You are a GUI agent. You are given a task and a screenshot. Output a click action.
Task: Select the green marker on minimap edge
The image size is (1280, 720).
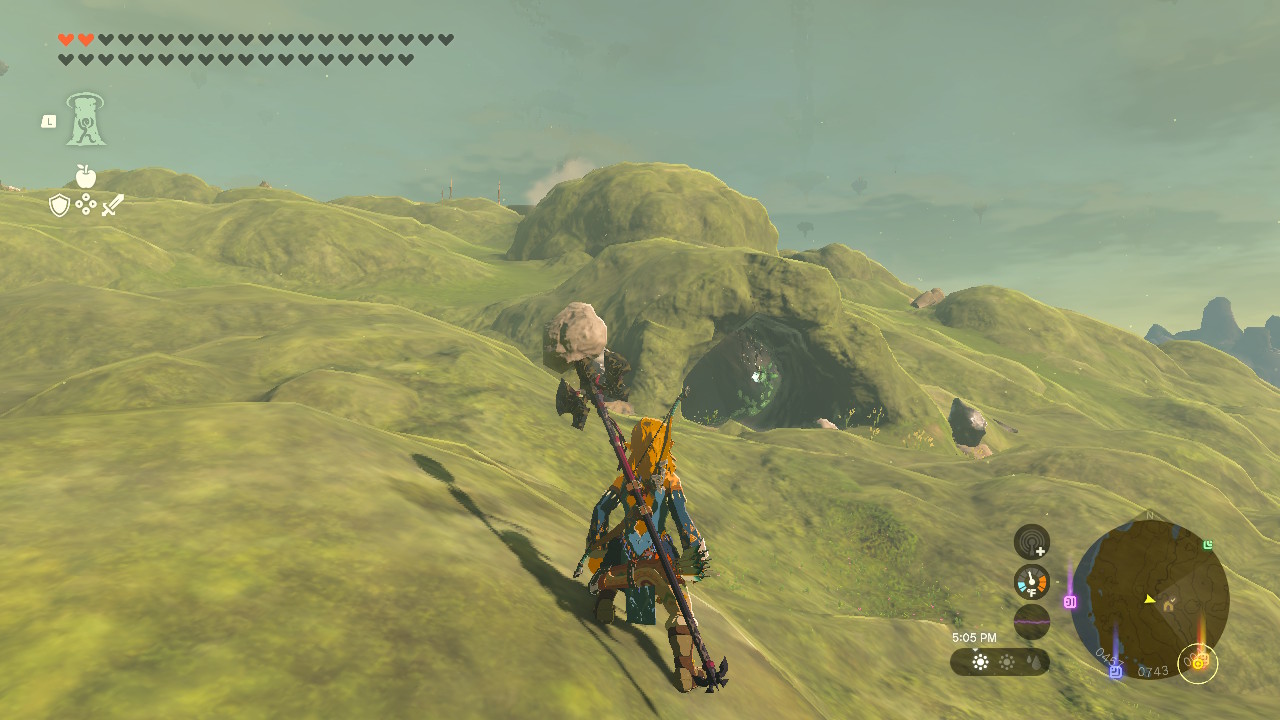(1208, 545)
